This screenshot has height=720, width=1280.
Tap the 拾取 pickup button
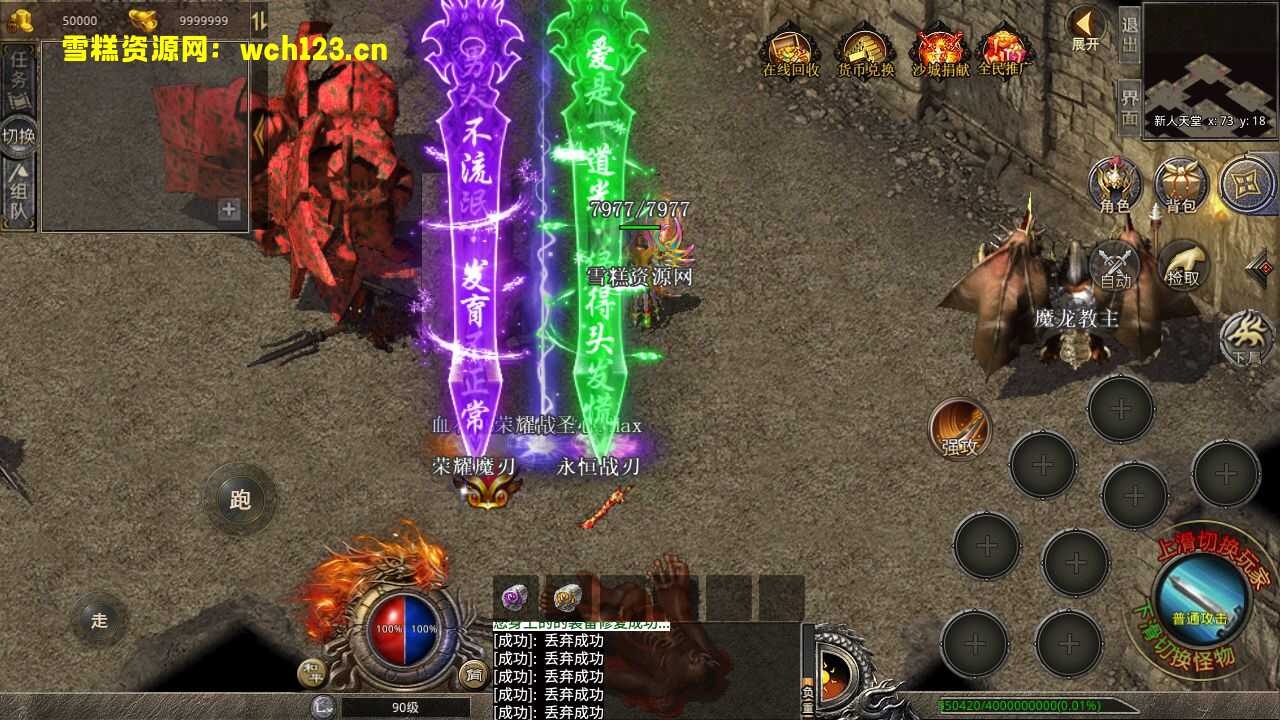click(x=1184, y=266)
